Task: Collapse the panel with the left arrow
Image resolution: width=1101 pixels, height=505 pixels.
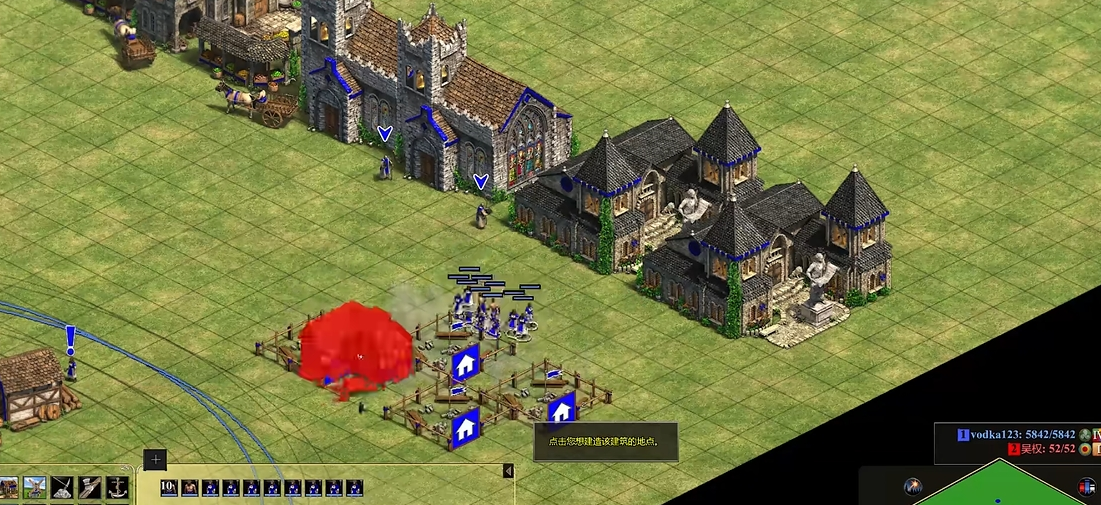Action: point(508,471)
